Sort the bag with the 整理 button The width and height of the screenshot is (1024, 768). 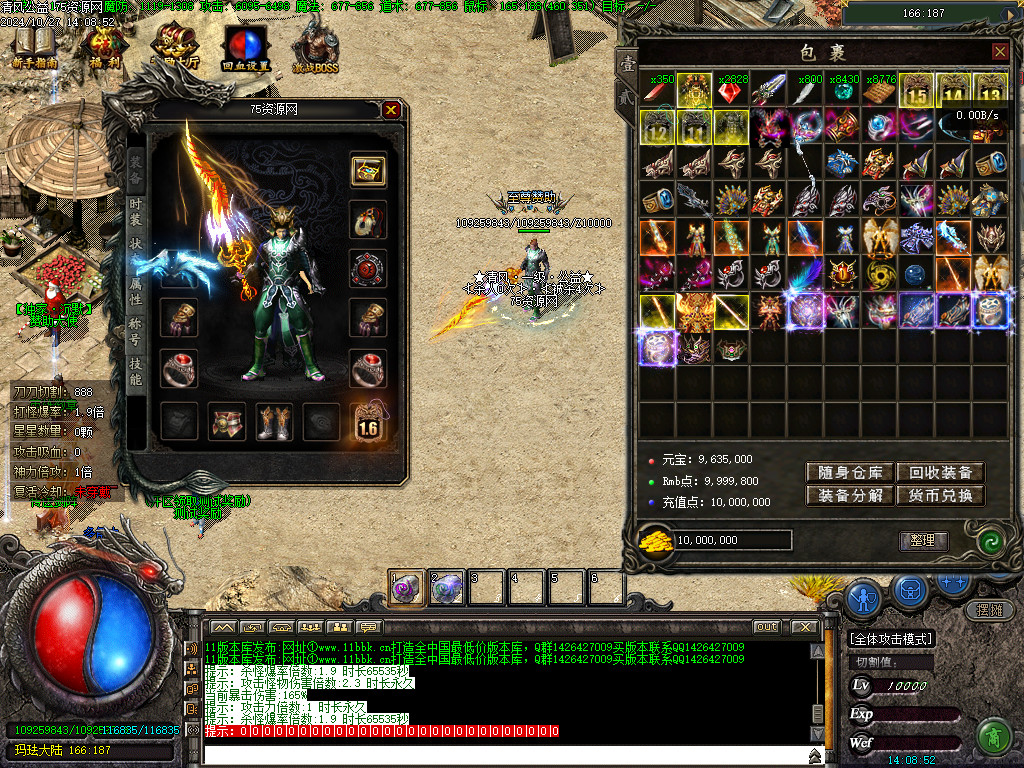click(922, 540)
